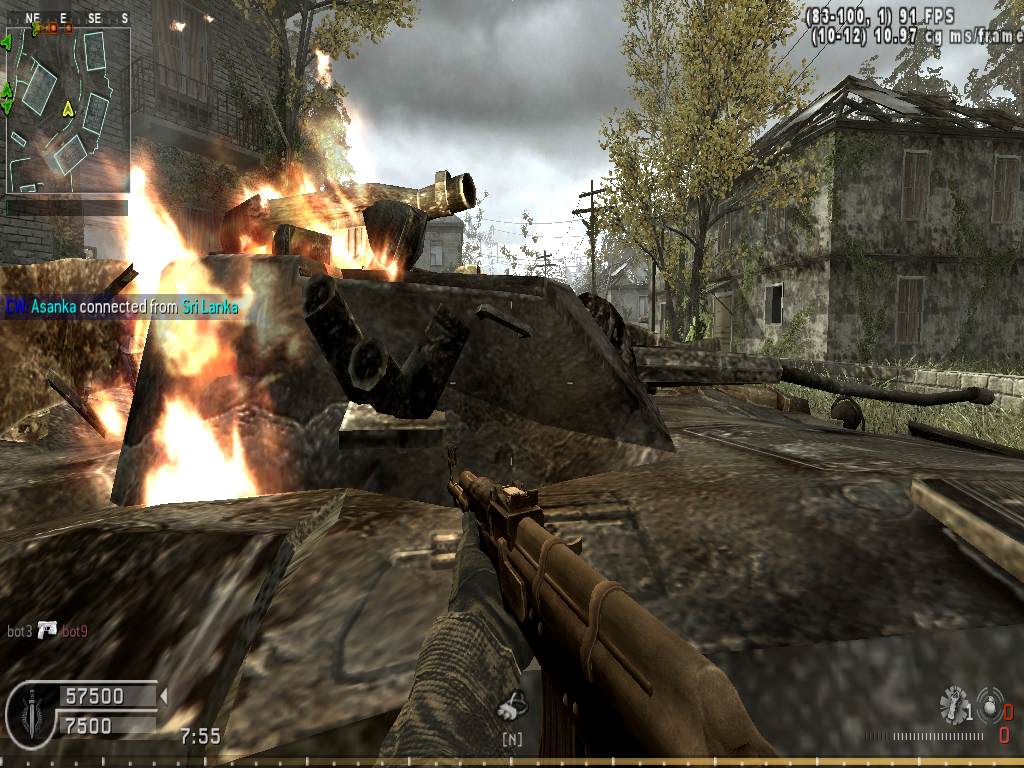Select the frag grenade icon

click(x=953, y=704)
